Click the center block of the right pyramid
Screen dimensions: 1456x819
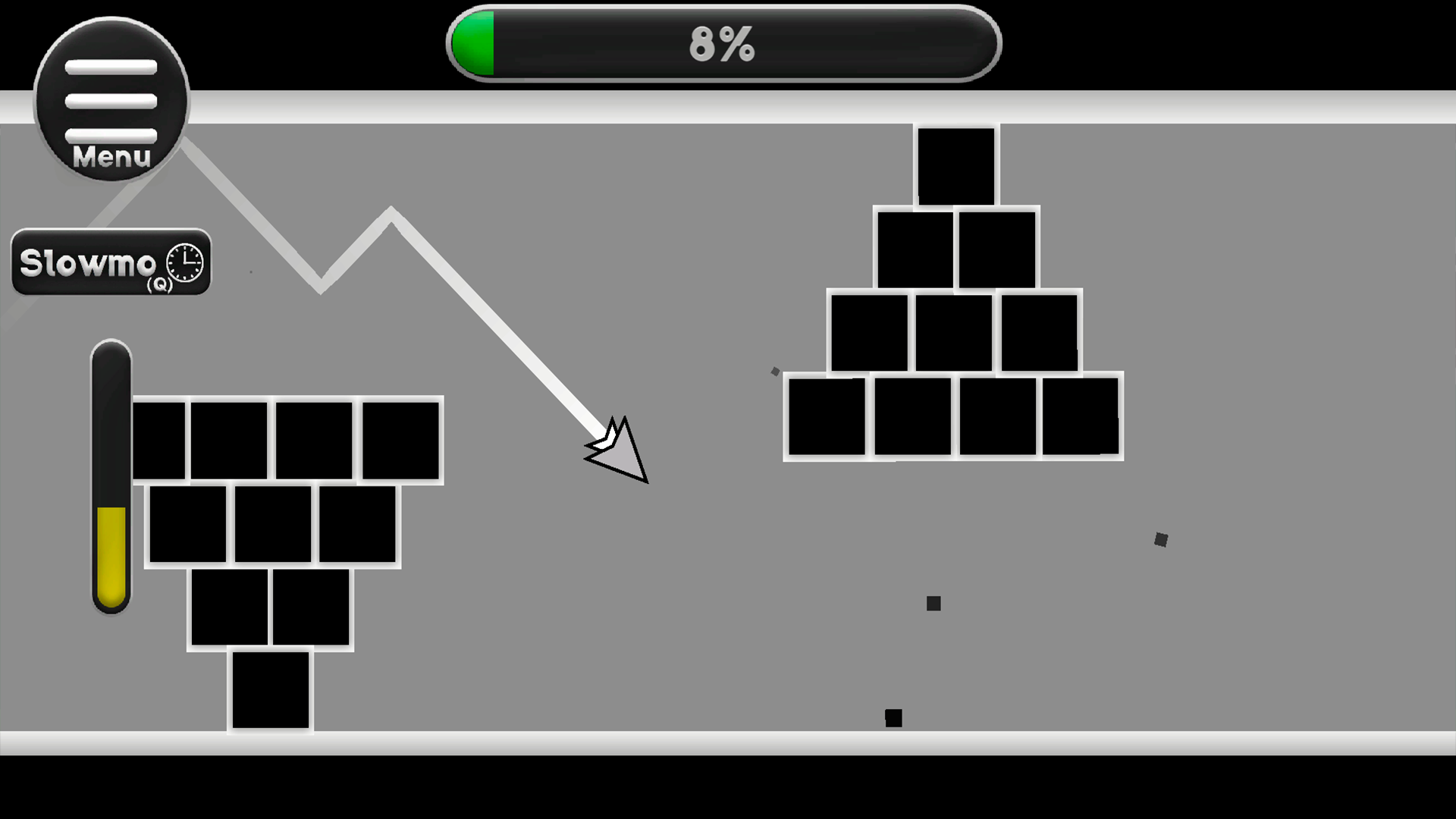(x=954, y=330)
